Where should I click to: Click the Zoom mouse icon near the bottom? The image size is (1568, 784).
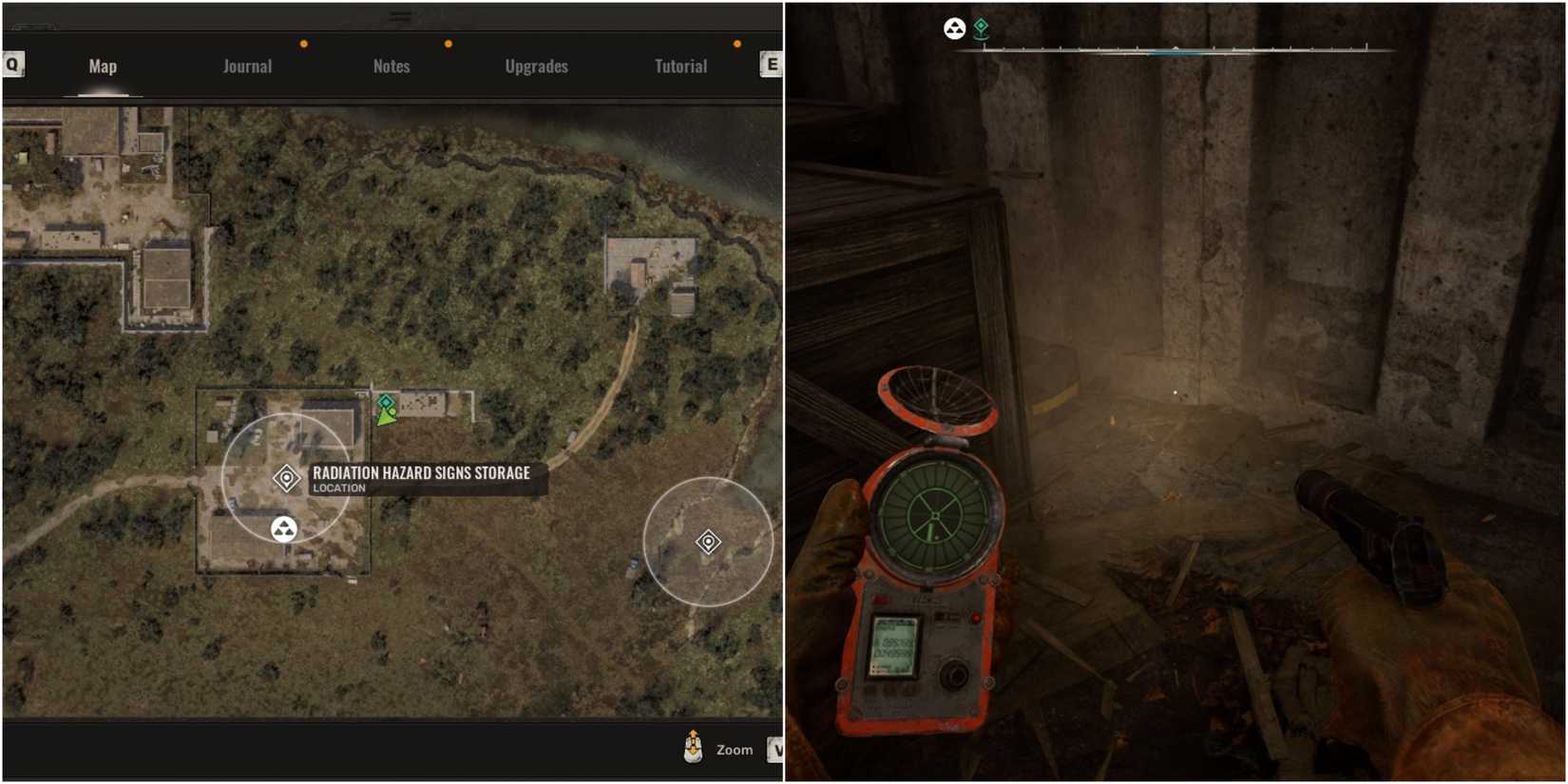[x=695, y=747]
